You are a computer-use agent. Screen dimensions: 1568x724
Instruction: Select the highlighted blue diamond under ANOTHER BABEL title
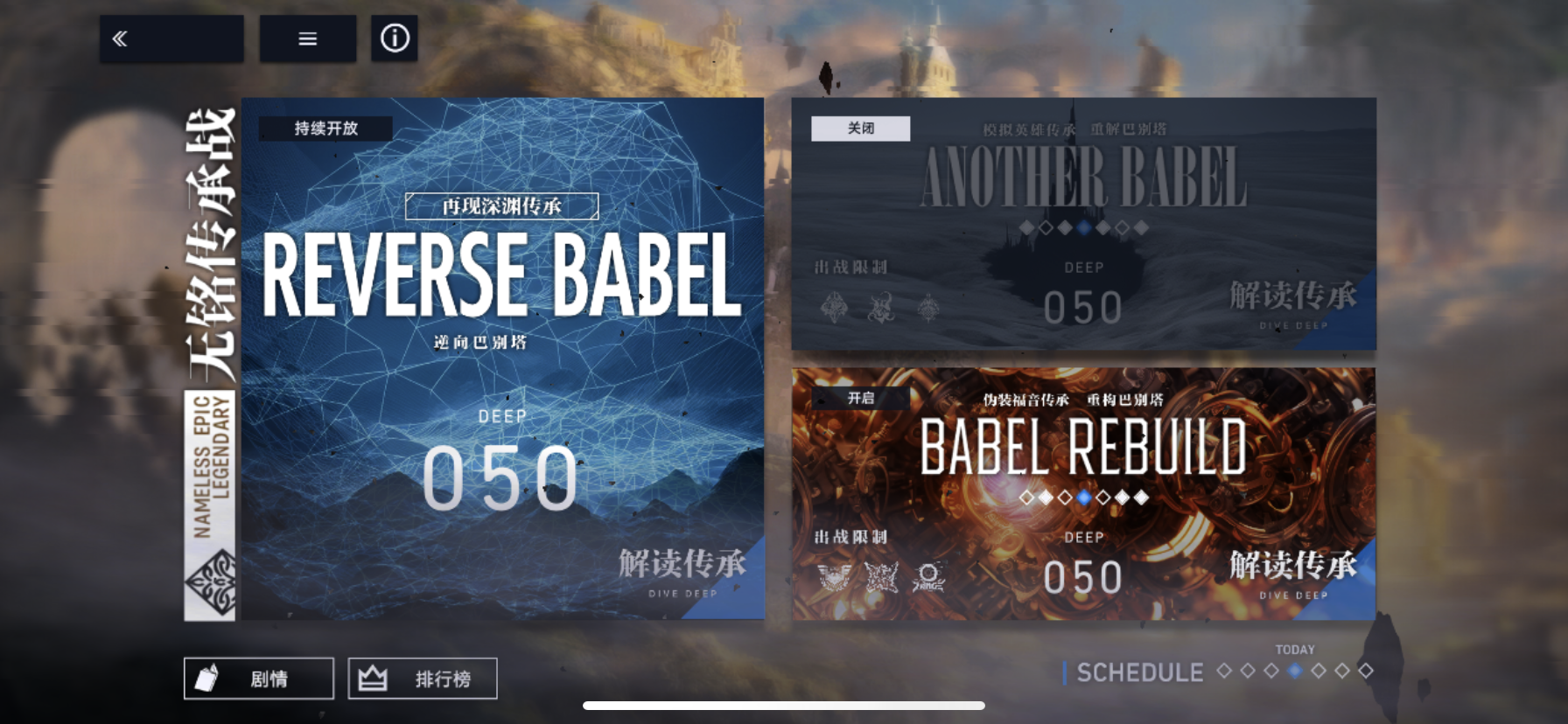coord(1082,226)
